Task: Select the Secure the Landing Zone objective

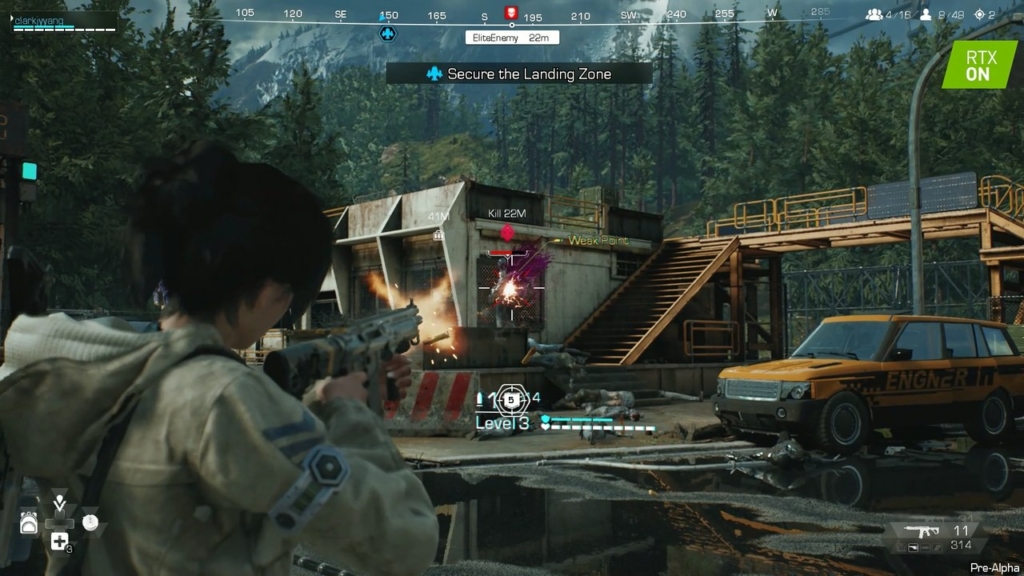Action: coord(518,74)
